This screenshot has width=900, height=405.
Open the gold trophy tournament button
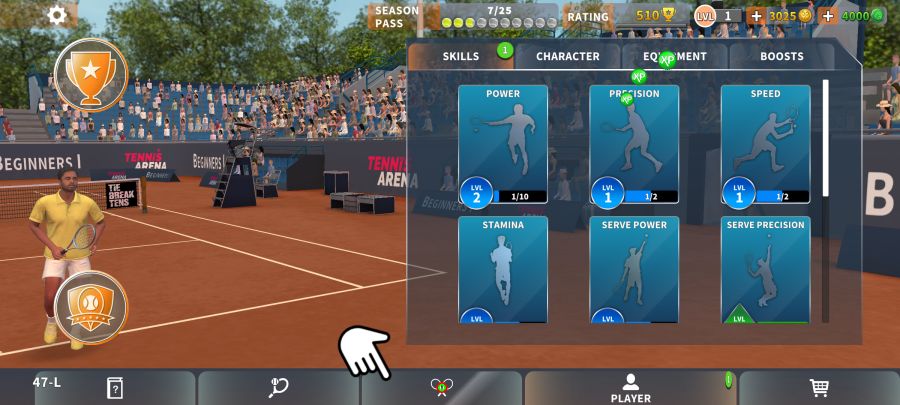[91, 73]
